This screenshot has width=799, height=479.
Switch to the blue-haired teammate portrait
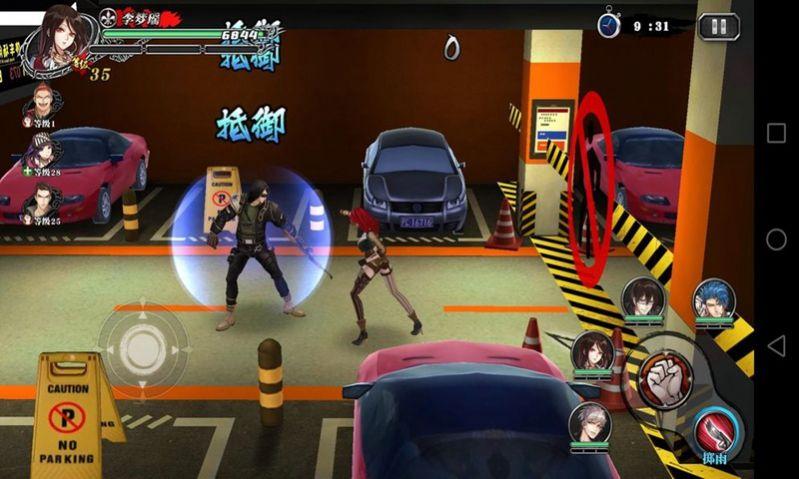pos(715,298)
